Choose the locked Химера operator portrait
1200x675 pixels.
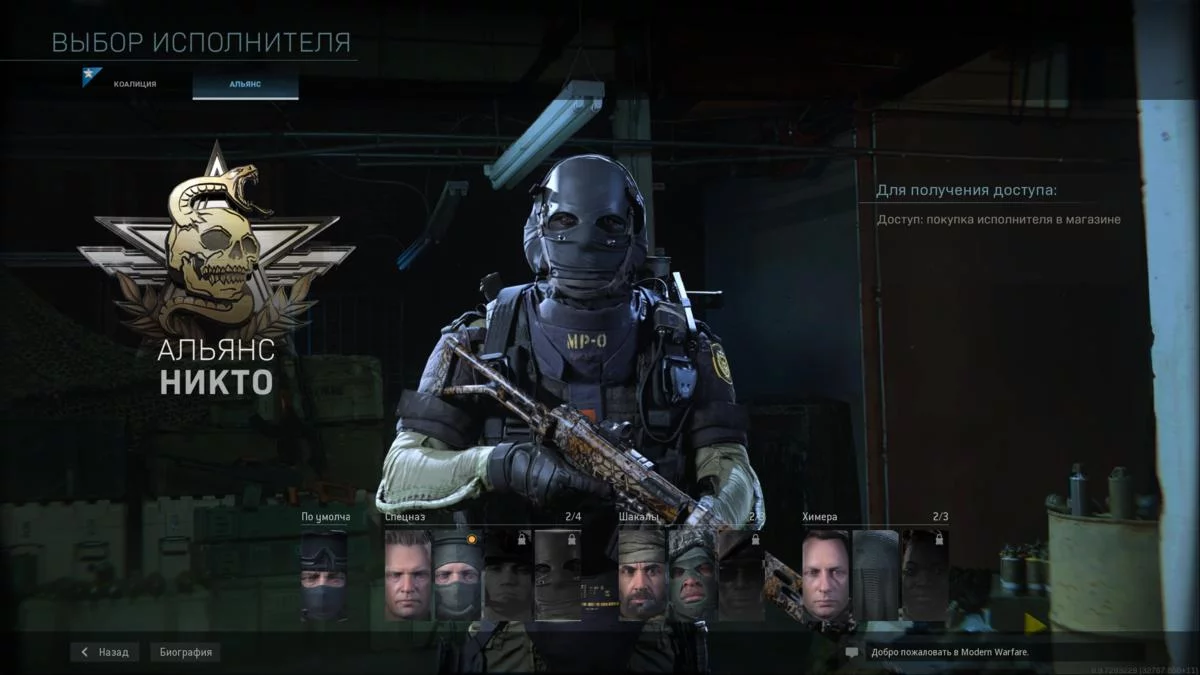924,575
